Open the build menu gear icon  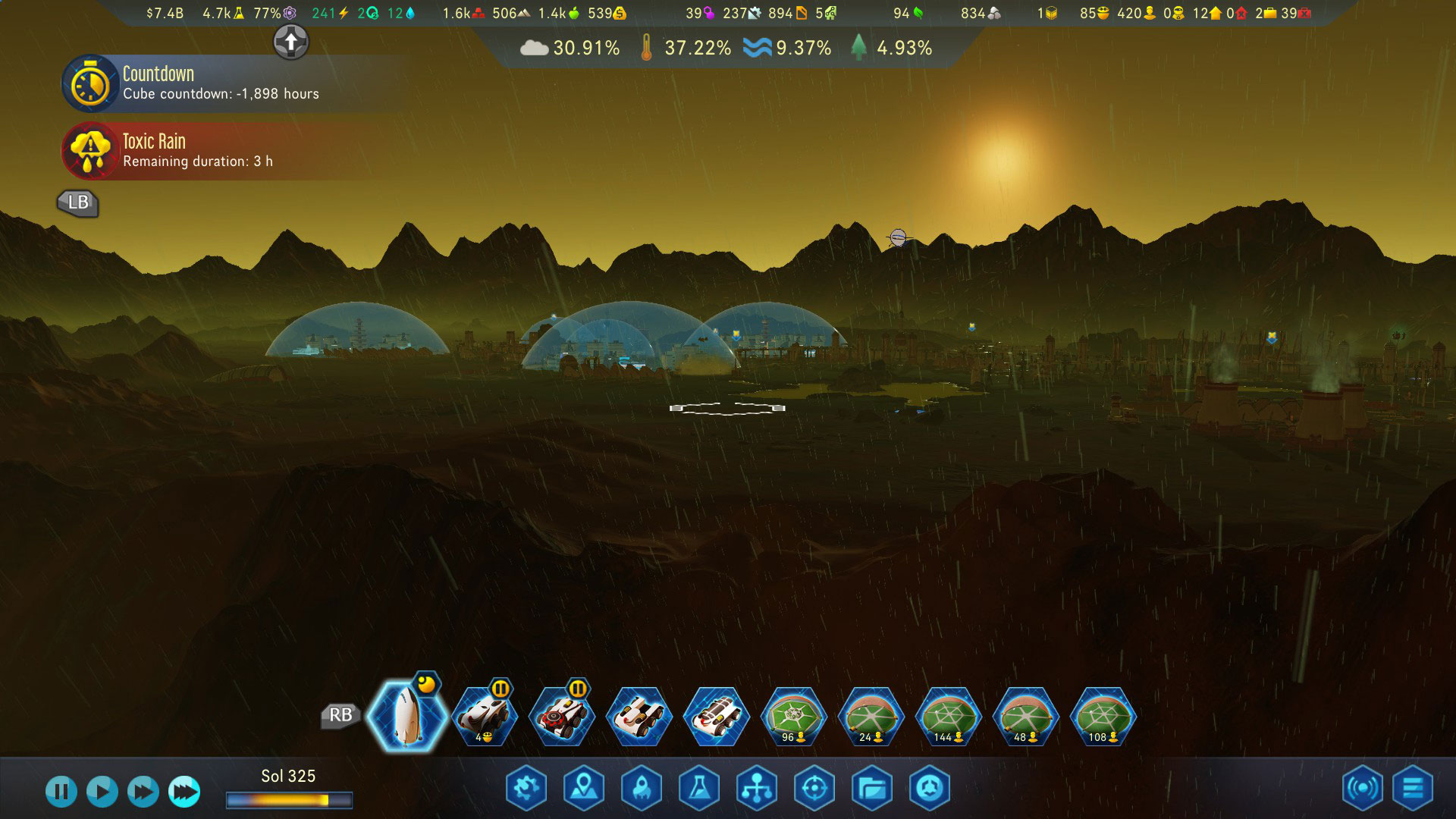click(x=526, y=789)
